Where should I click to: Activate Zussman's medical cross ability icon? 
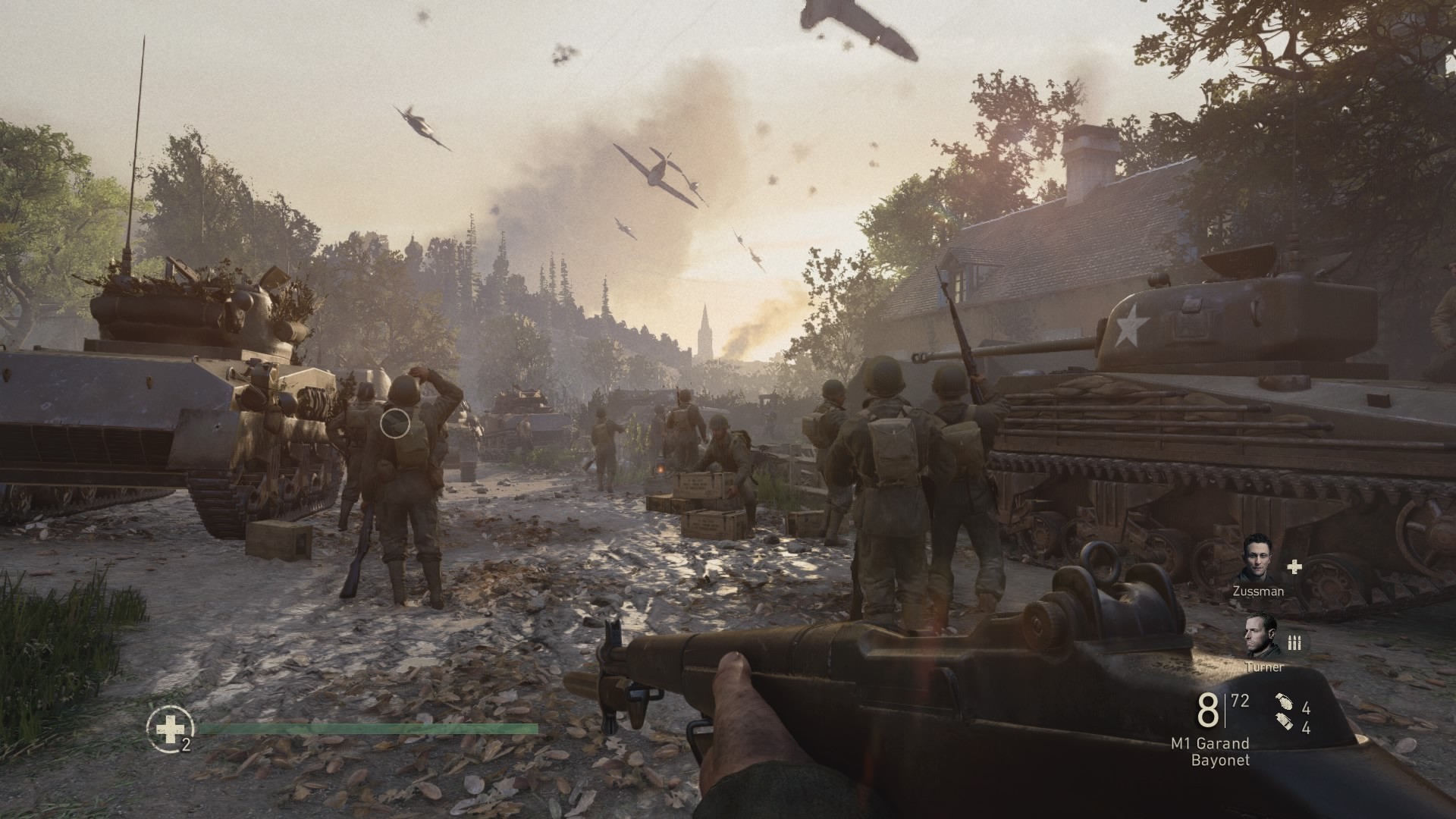pos(1294,566)
